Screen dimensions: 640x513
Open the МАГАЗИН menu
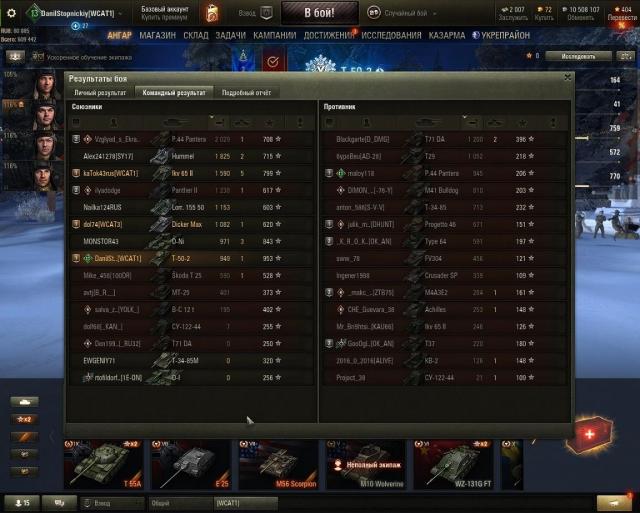click(157, 35)
